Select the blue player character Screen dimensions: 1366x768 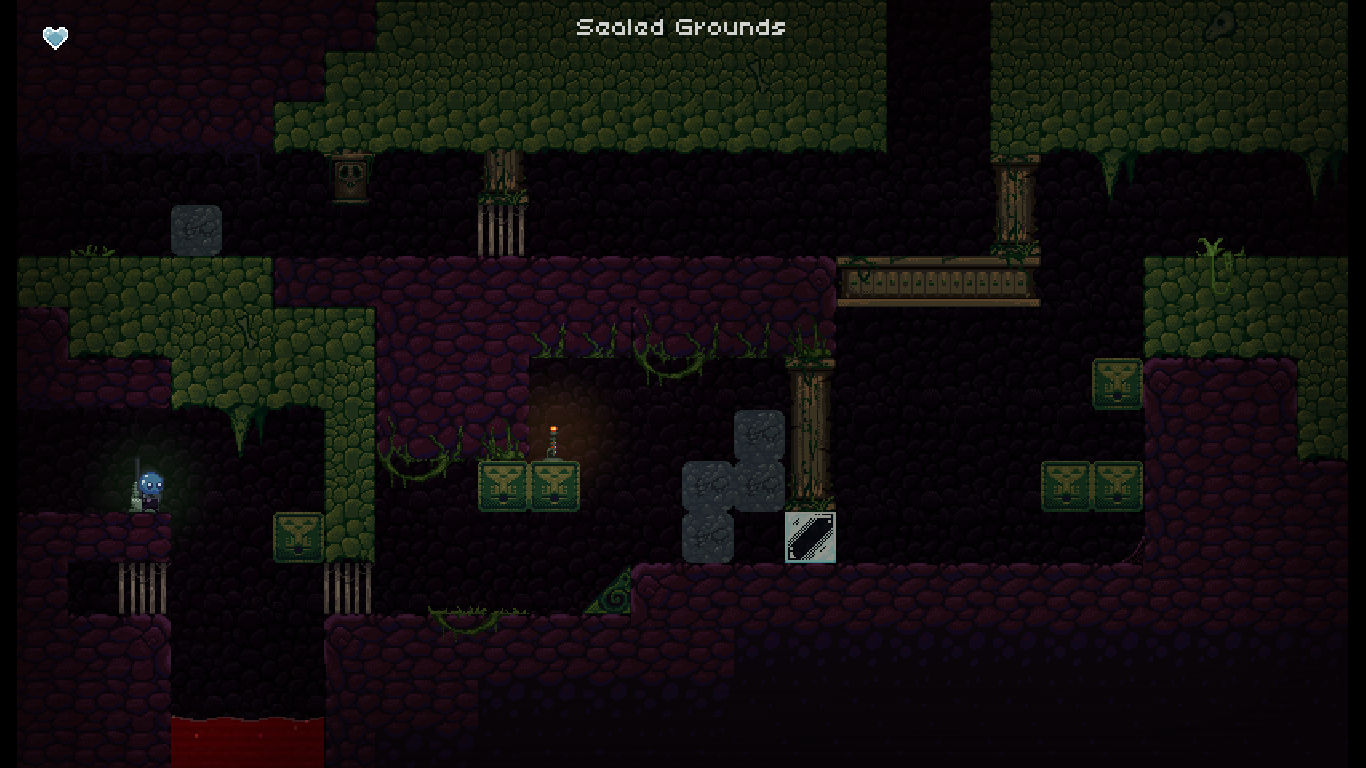coord(152,487)
